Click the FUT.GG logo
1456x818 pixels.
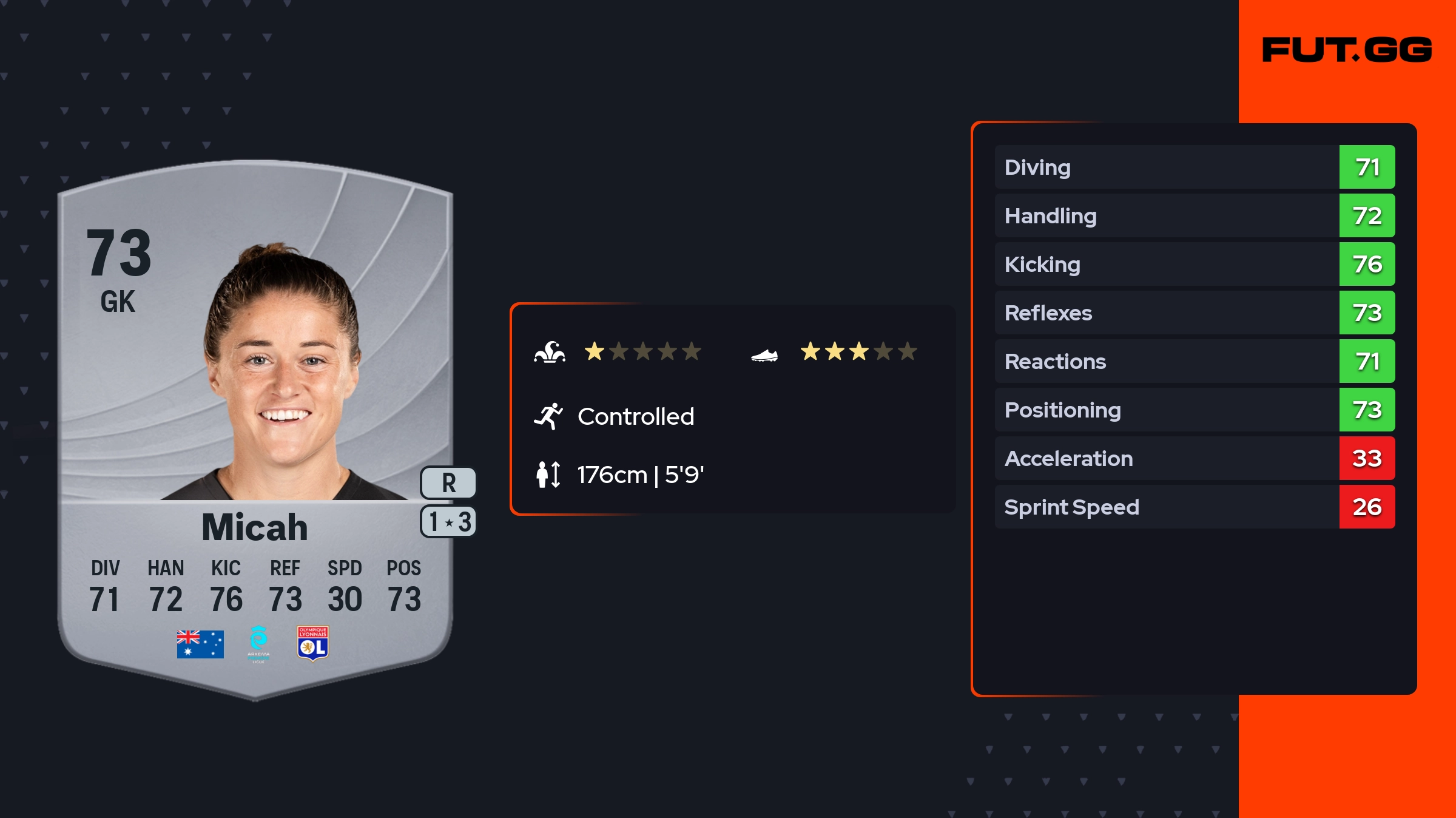pyautogui.click(x=1347, y=50)
